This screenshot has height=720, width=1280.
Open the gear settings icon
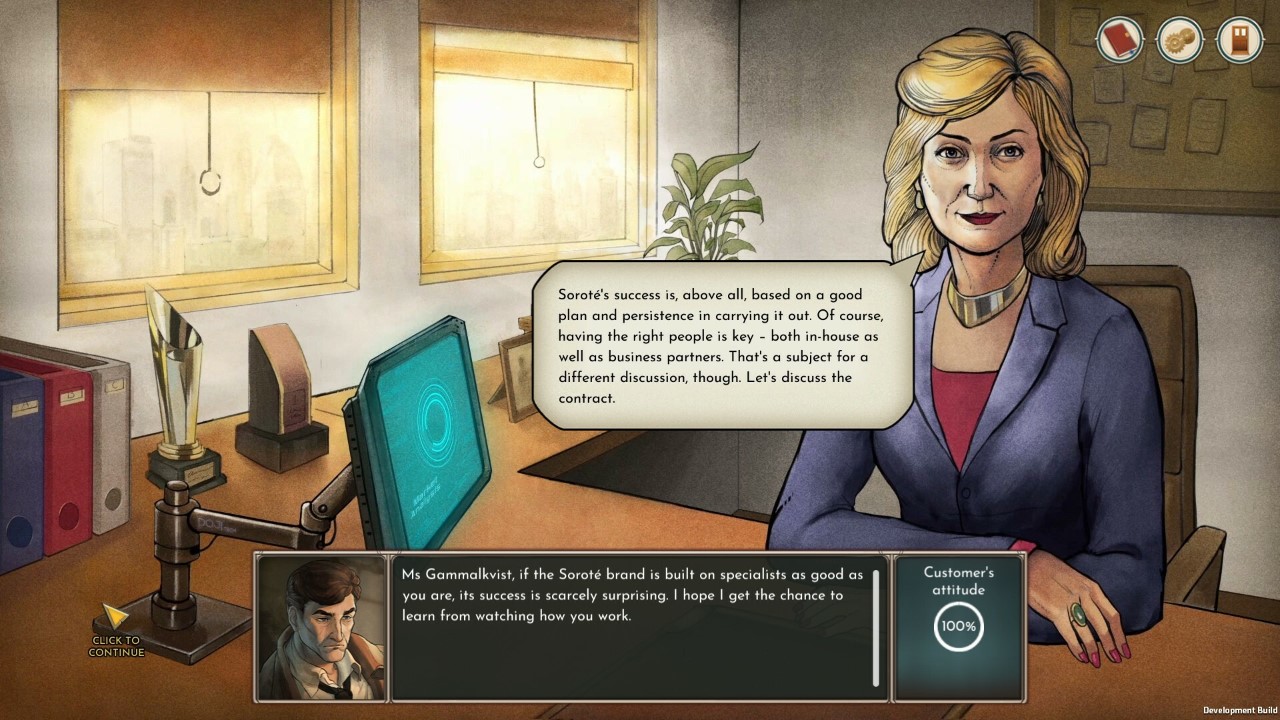point(1179,41)
